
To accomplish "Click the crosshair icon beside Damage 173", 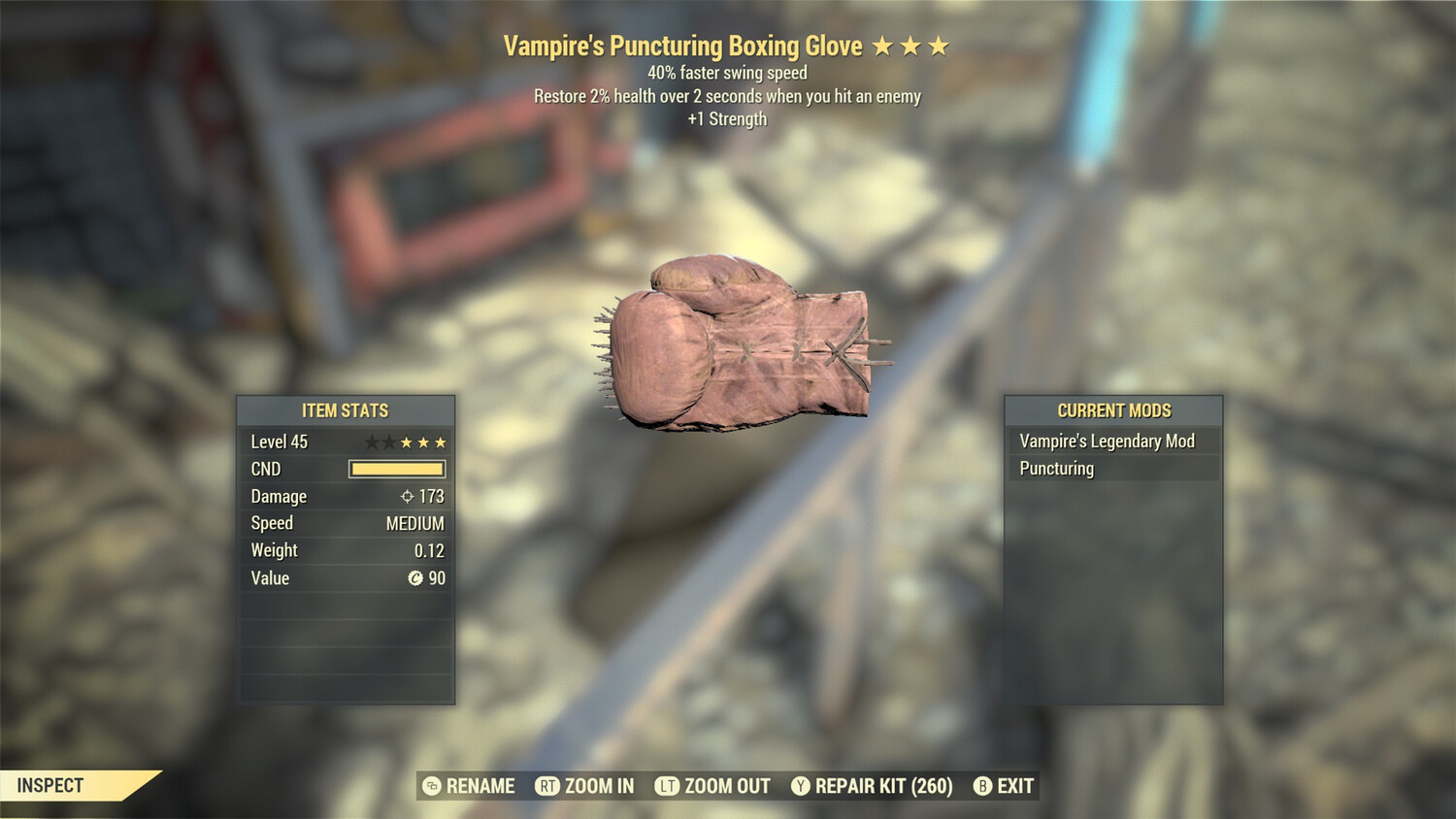I will (409, 496).
